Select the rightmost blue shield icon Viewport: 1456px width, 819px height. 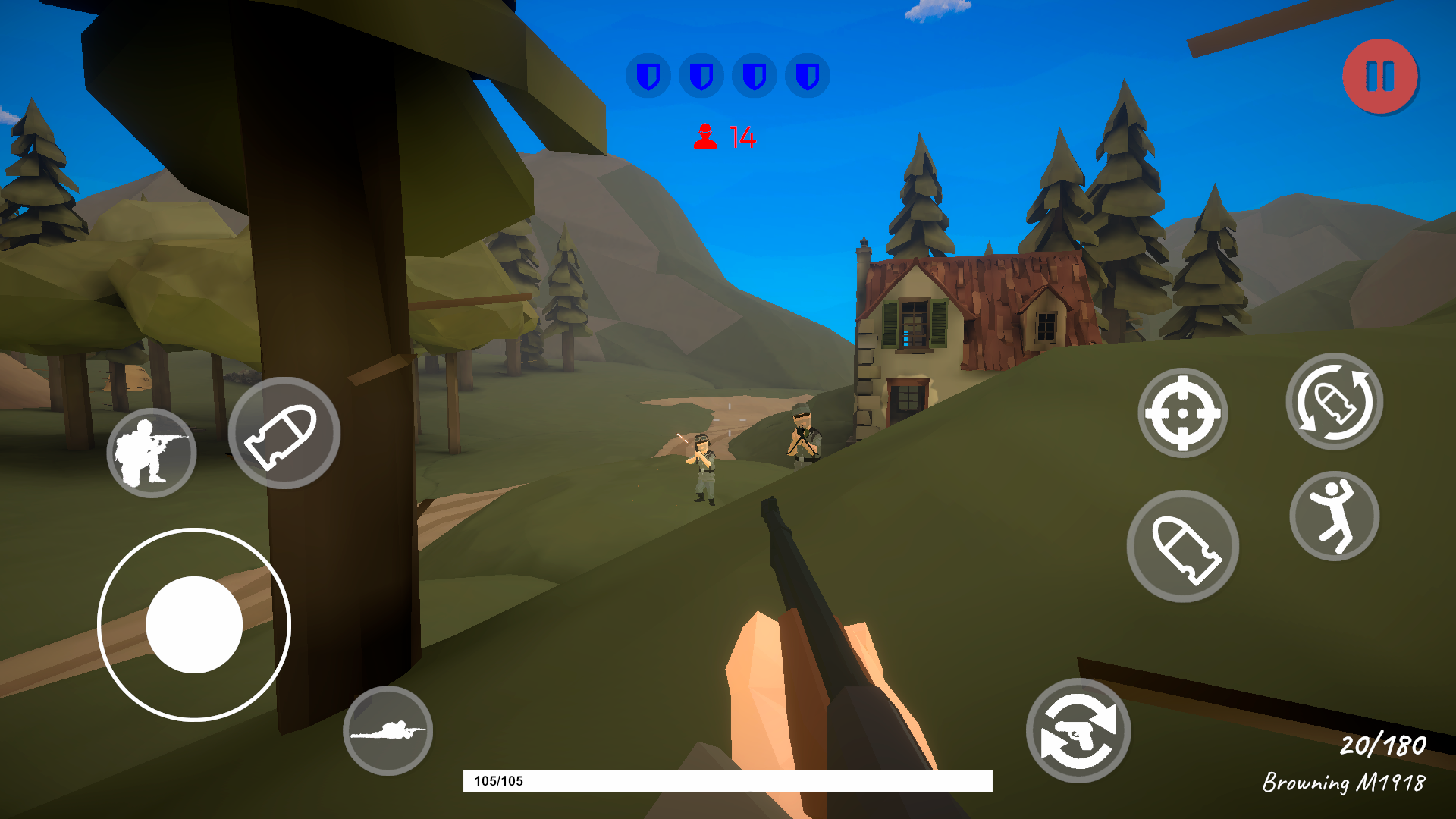pyautogui.click(x=806, y=75)
